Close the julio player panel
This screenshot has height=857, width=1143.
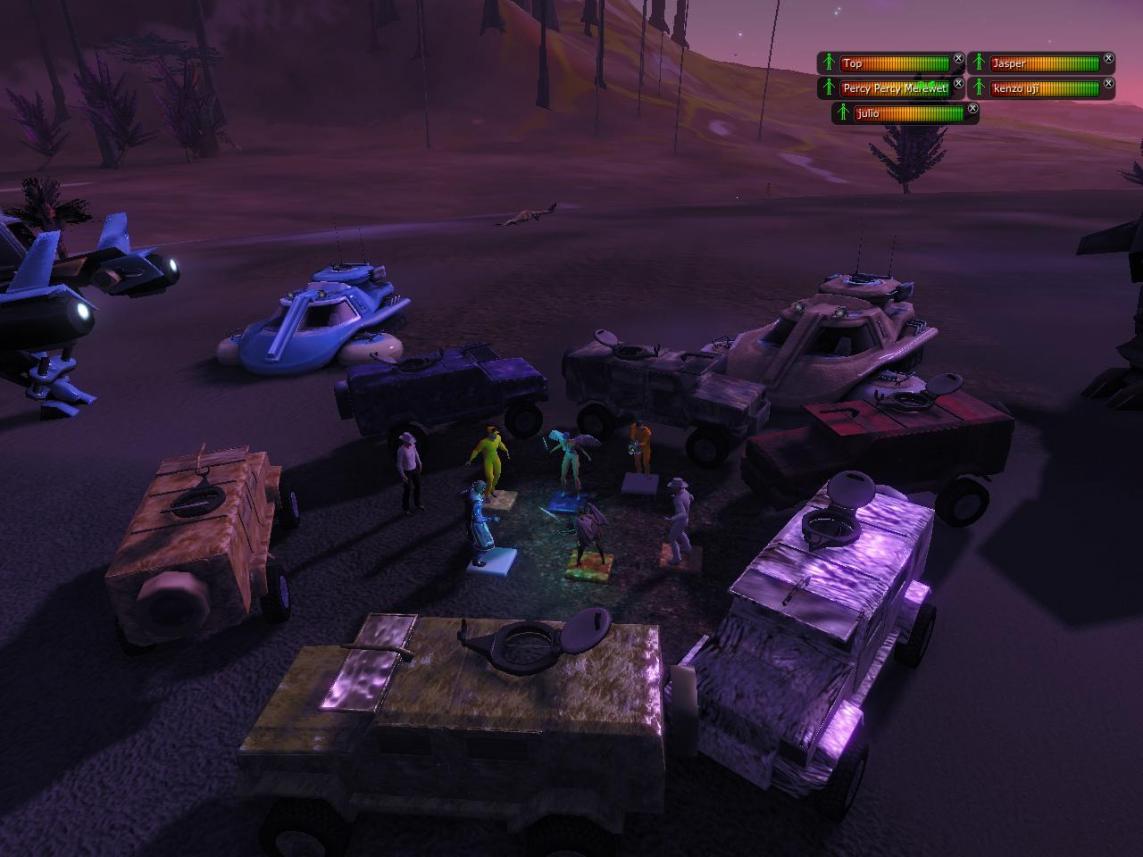972,108
